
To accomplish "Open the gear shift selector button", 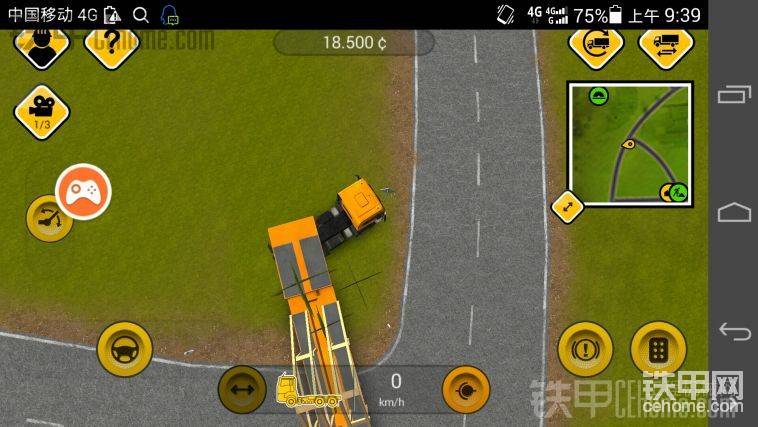I will click(658, 350).
